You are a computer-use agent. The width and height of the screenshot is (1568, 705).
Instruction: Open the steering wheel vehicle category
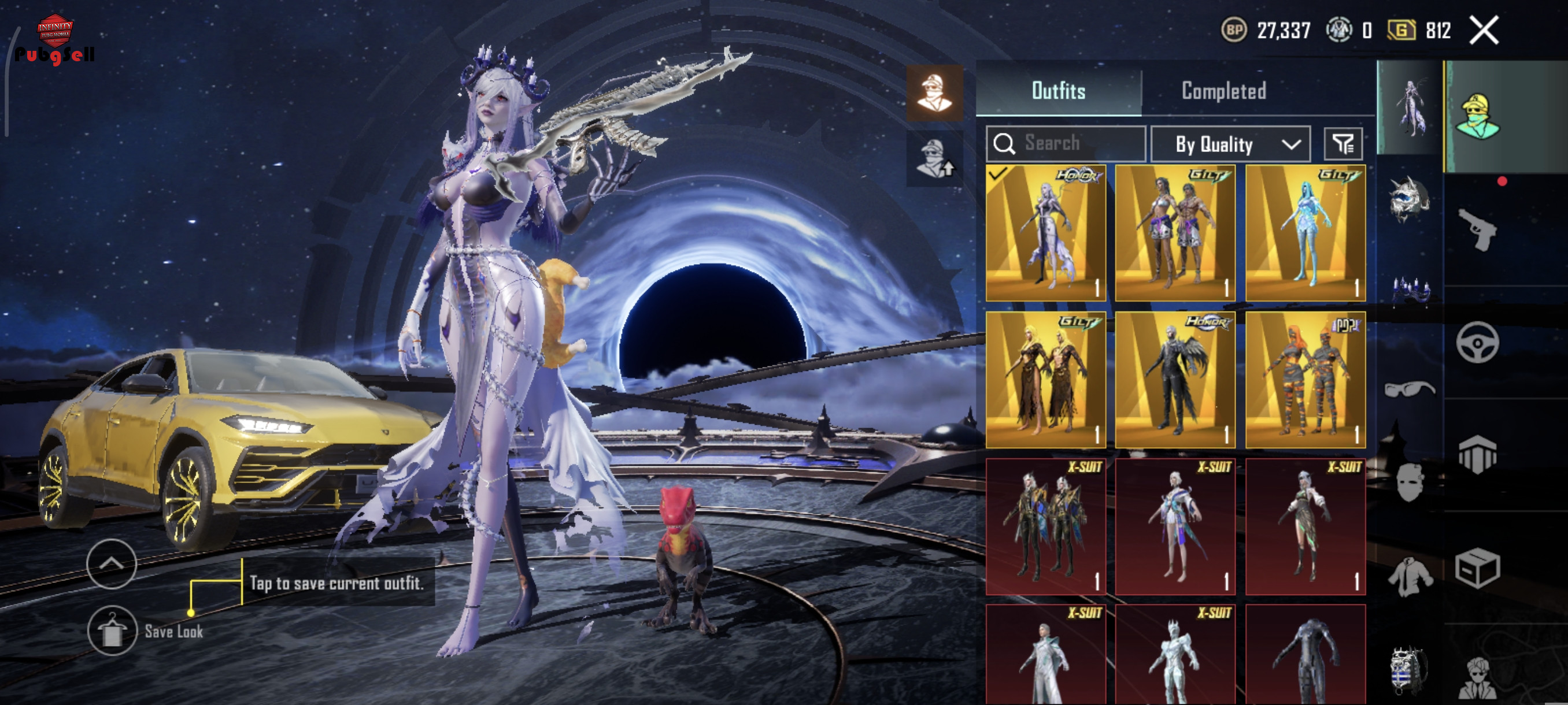click(x=1477, y=343)
